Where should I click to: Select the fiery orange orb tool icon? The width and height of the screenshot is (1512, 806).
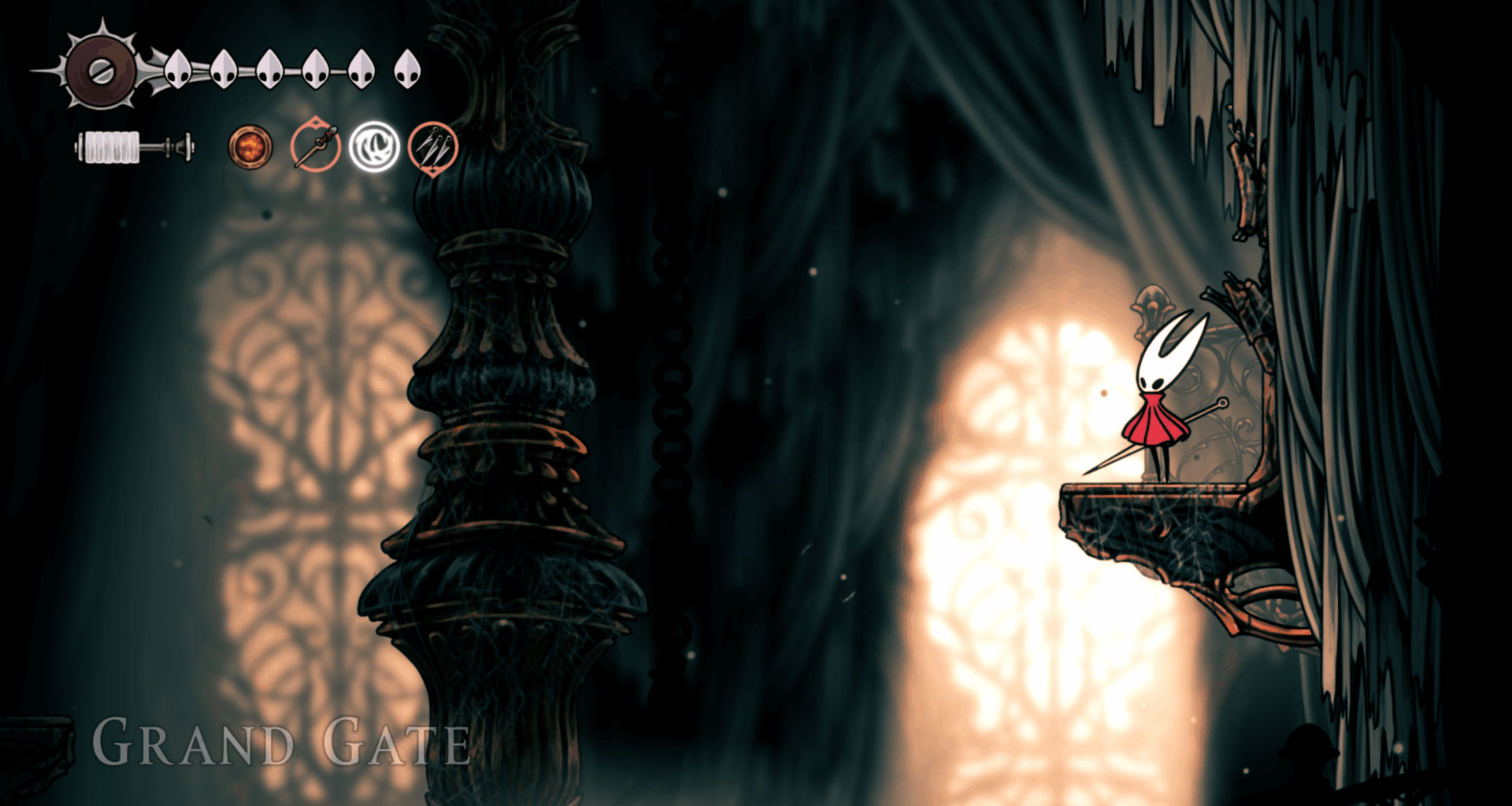pyautogui.click(x=250, y=147)
